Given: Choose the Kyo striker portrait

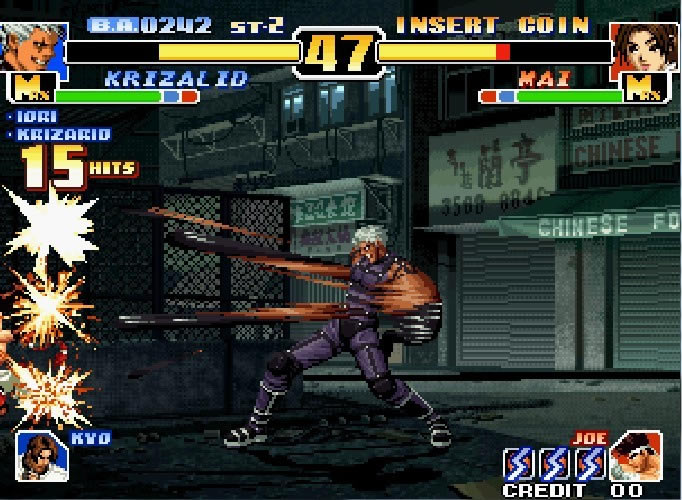Looking at the screenshot, I should 41,455.
